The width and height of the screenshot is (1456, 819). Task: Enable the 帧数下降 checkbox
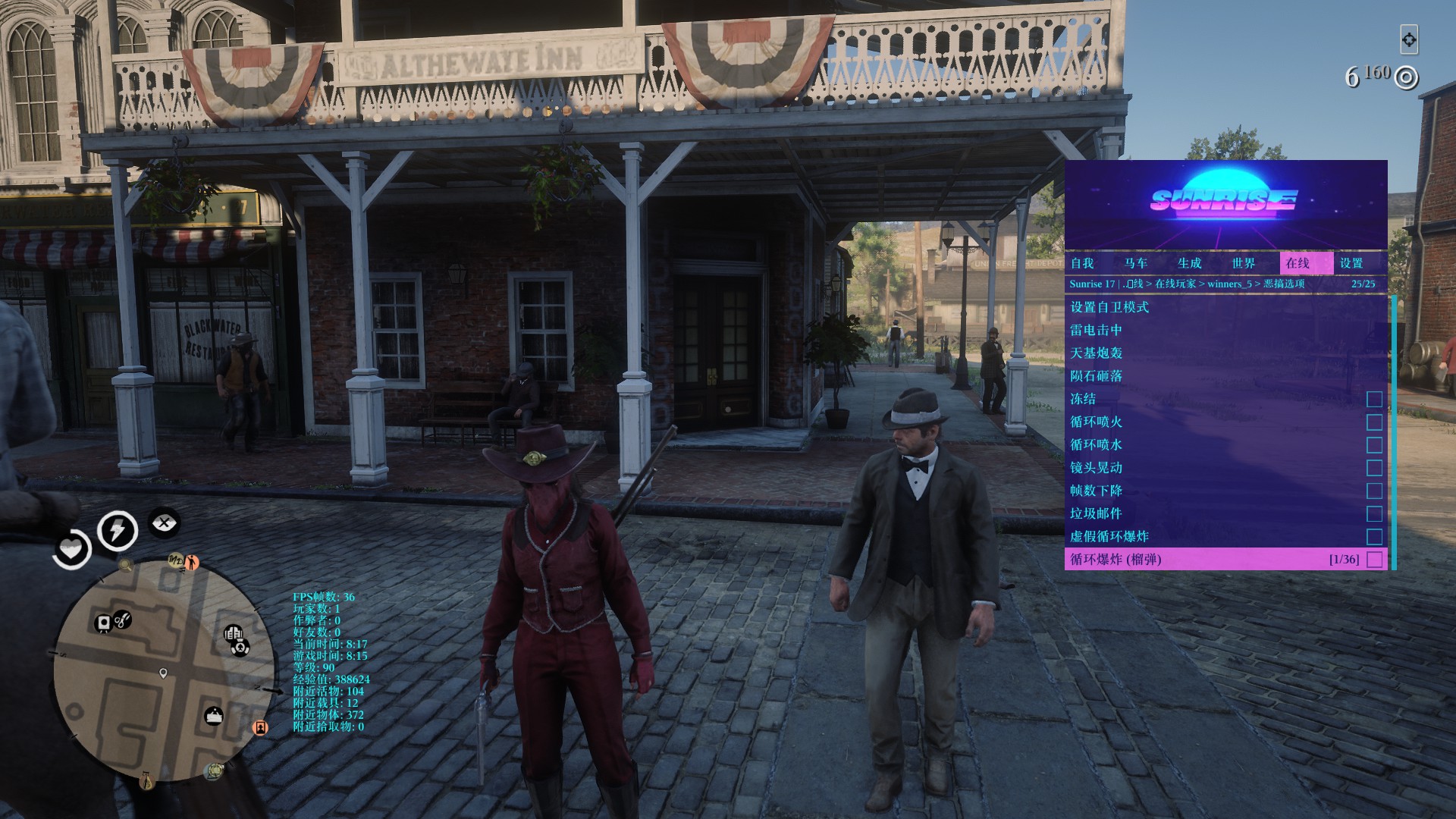[x=1374, y=491]
